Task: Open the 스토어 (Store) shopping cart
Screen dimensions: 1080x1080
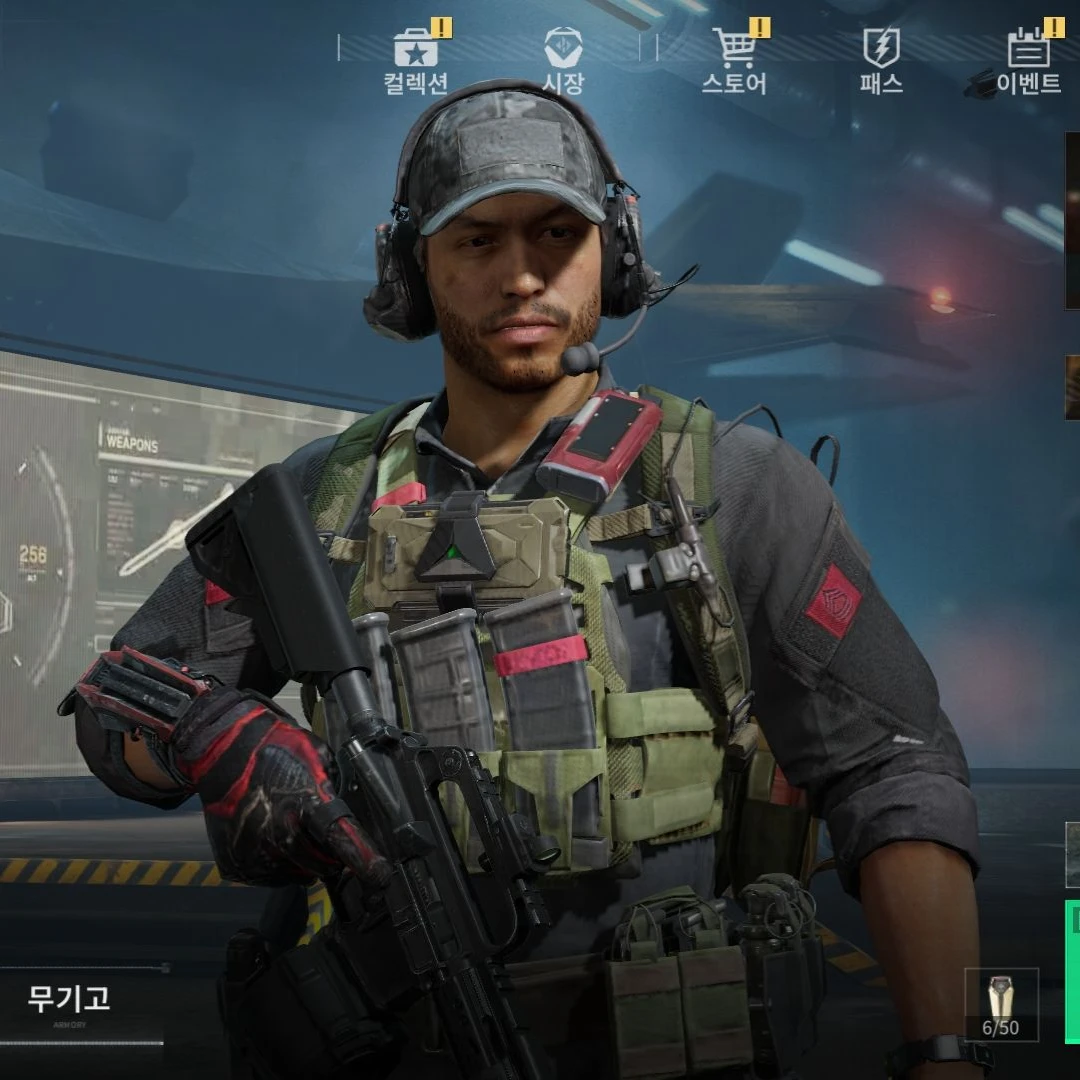Action: click(734, 60)
